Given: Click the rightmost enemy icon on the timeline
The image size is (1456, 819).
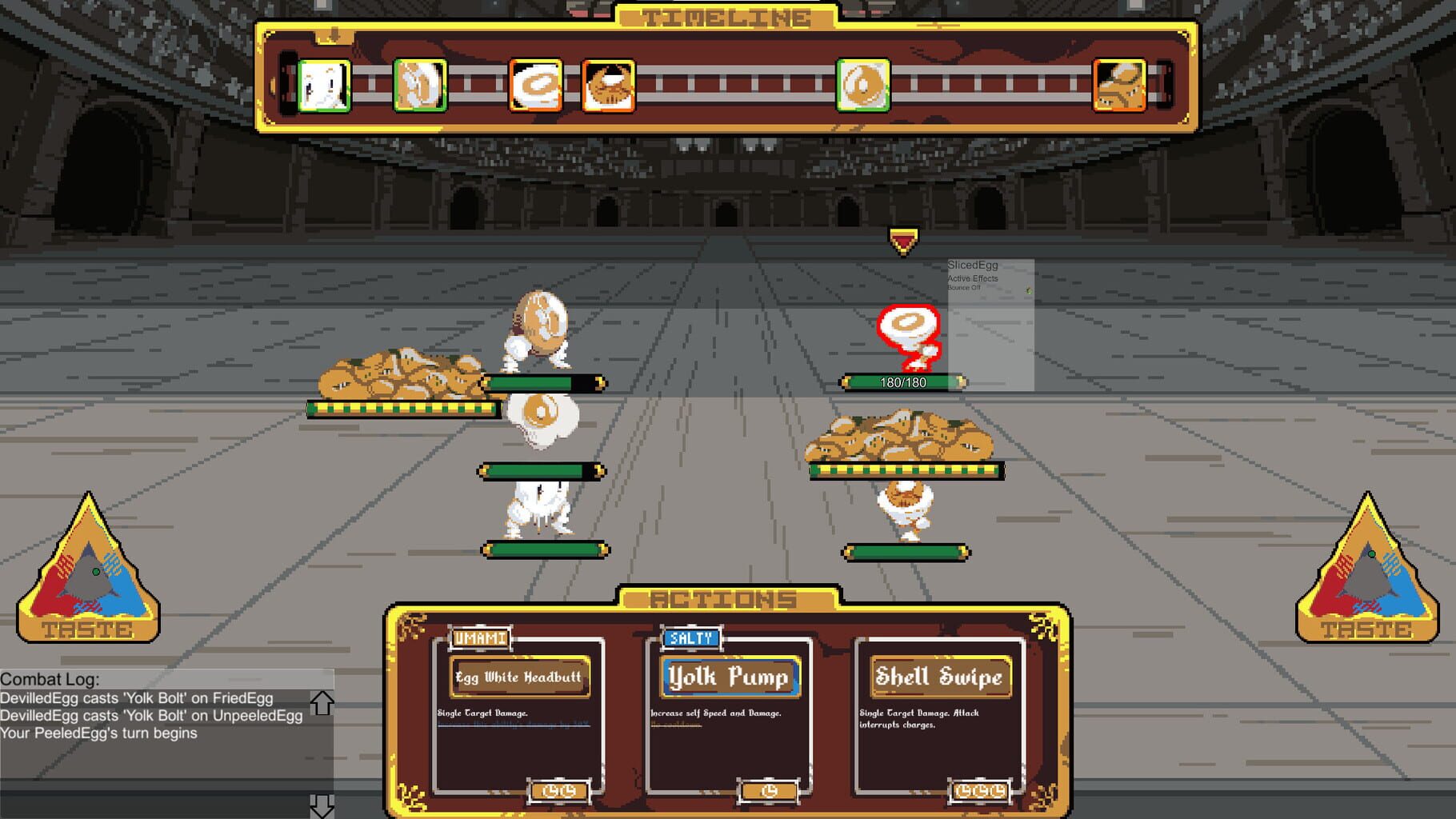Looking at the screenshot, I should tap(1118, 83).
